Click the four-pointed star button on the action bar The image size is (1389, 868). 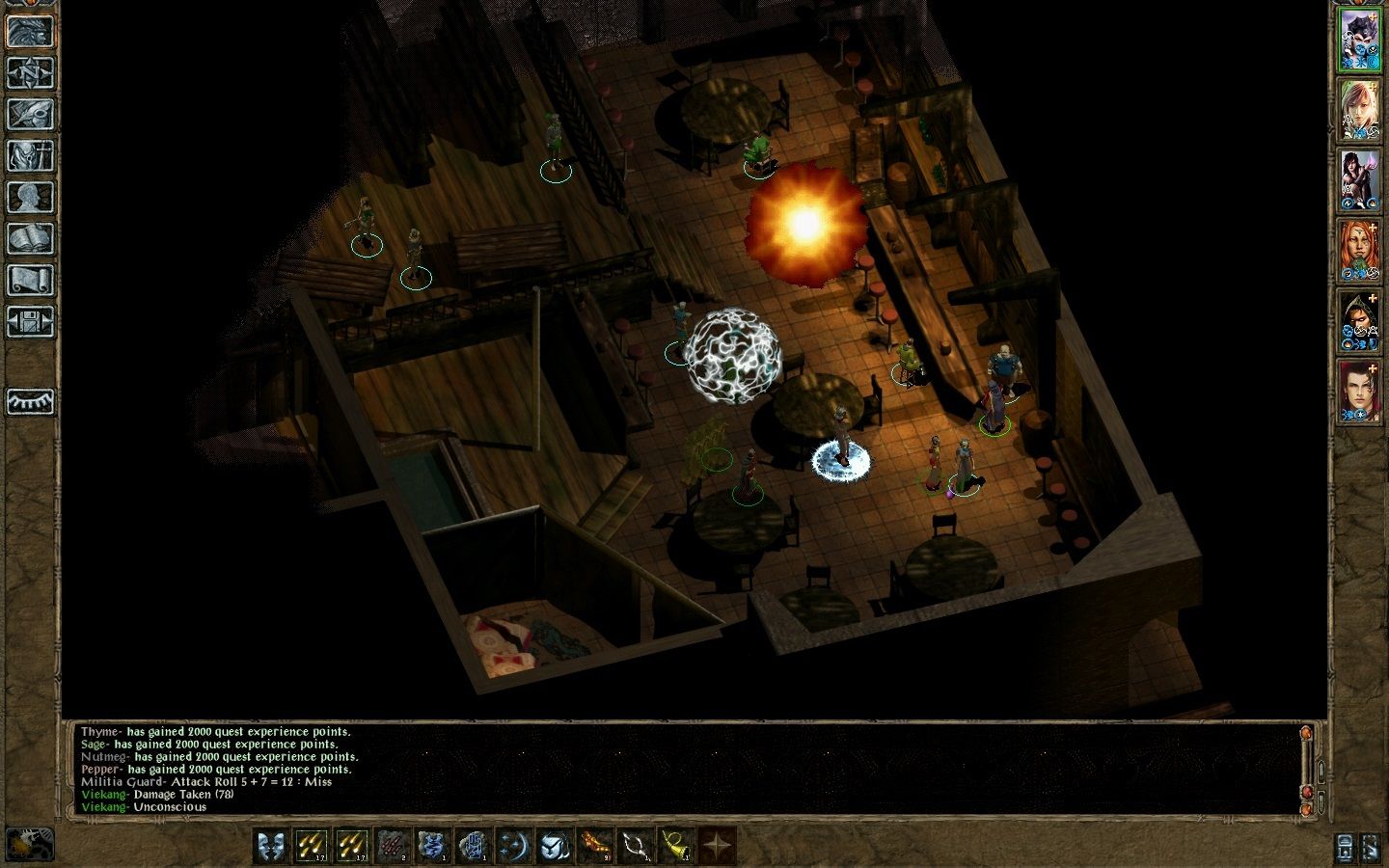[x=717, y=846]
